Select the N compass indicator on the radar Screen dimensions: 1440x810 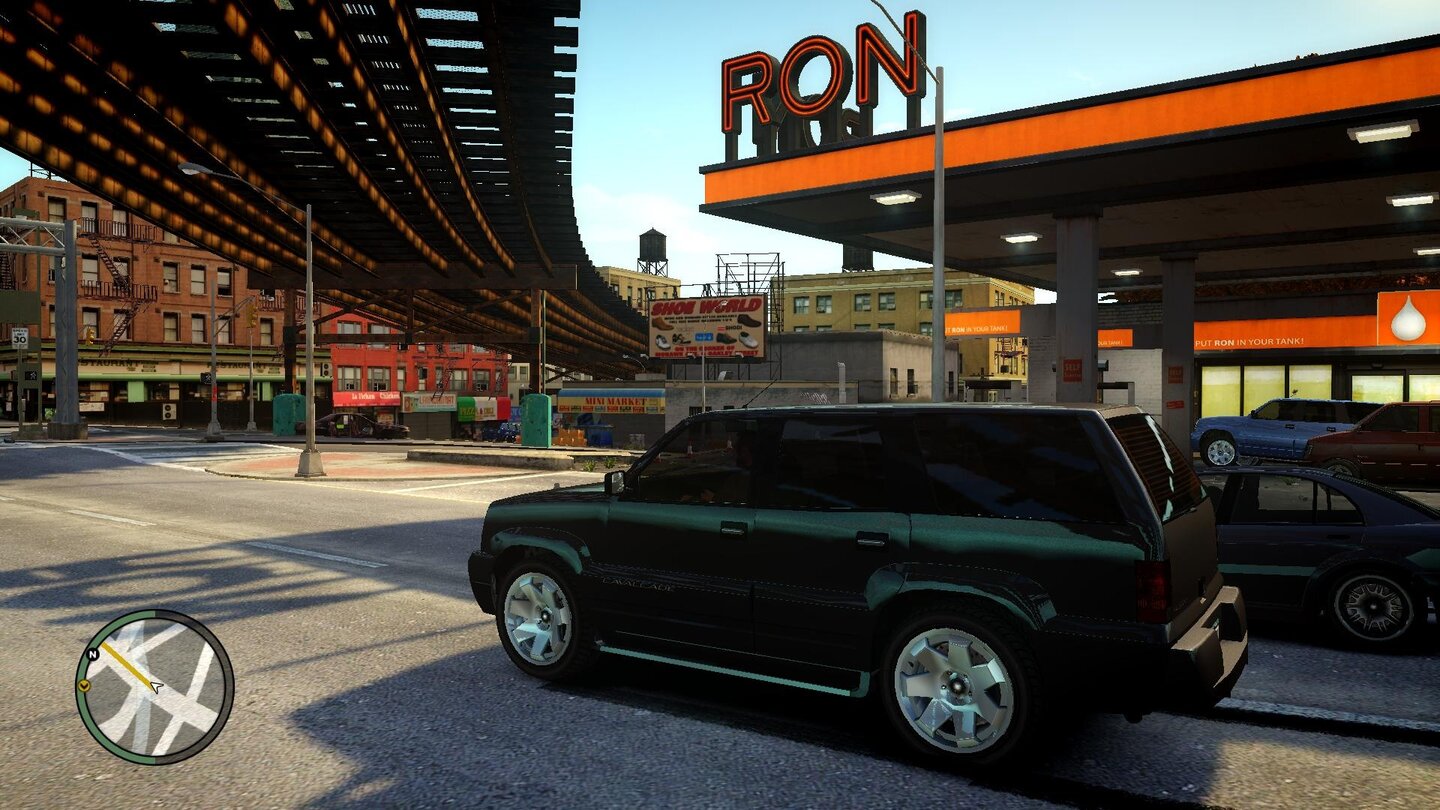(x=93, y=654)
